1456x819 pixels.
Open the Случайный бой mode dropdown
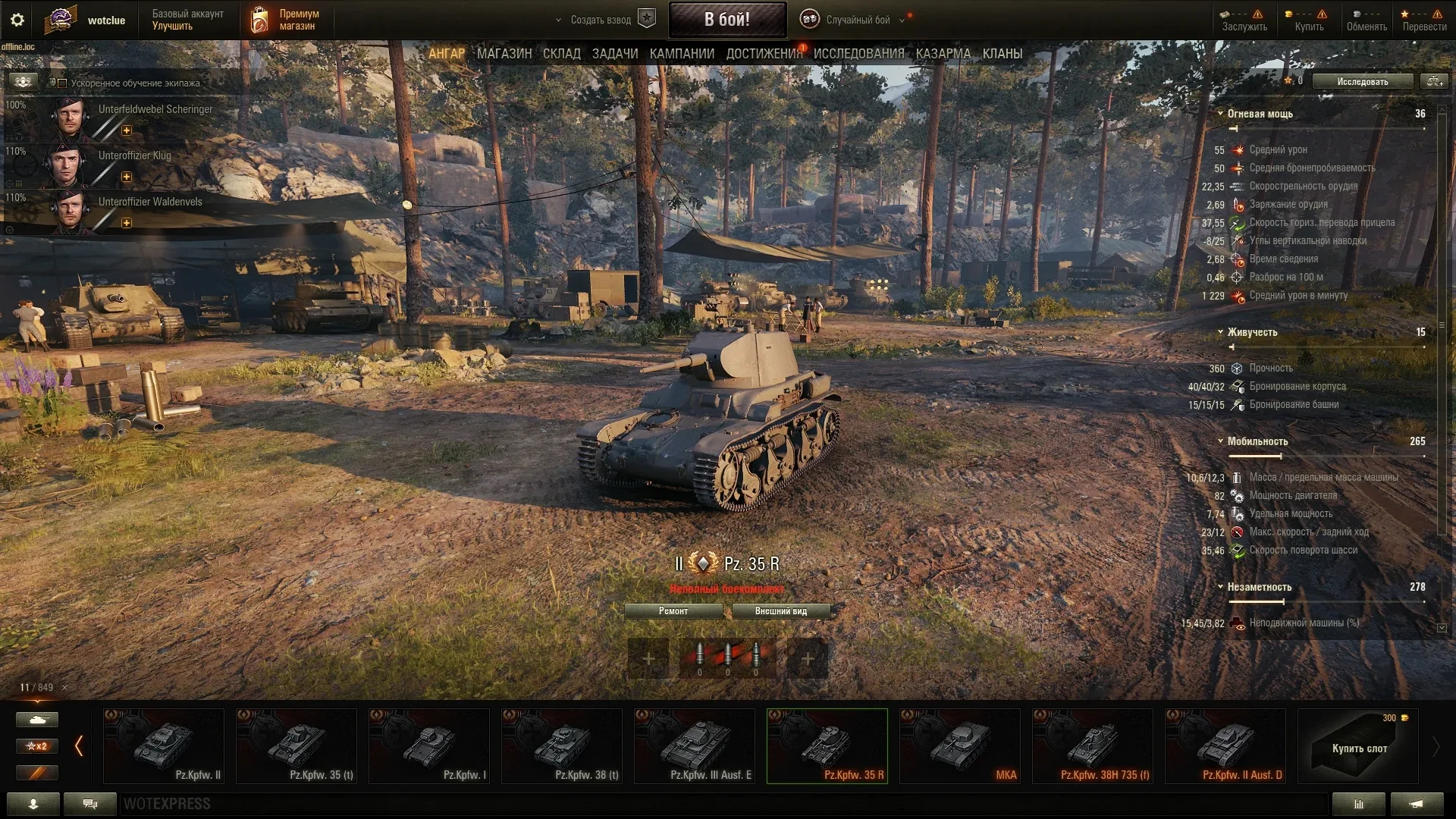point(857,20)
